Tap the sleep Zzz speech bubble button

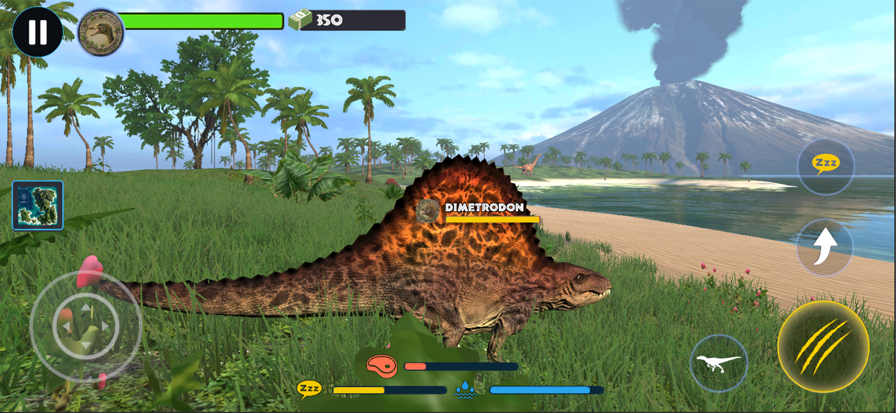tap(825, 166)
